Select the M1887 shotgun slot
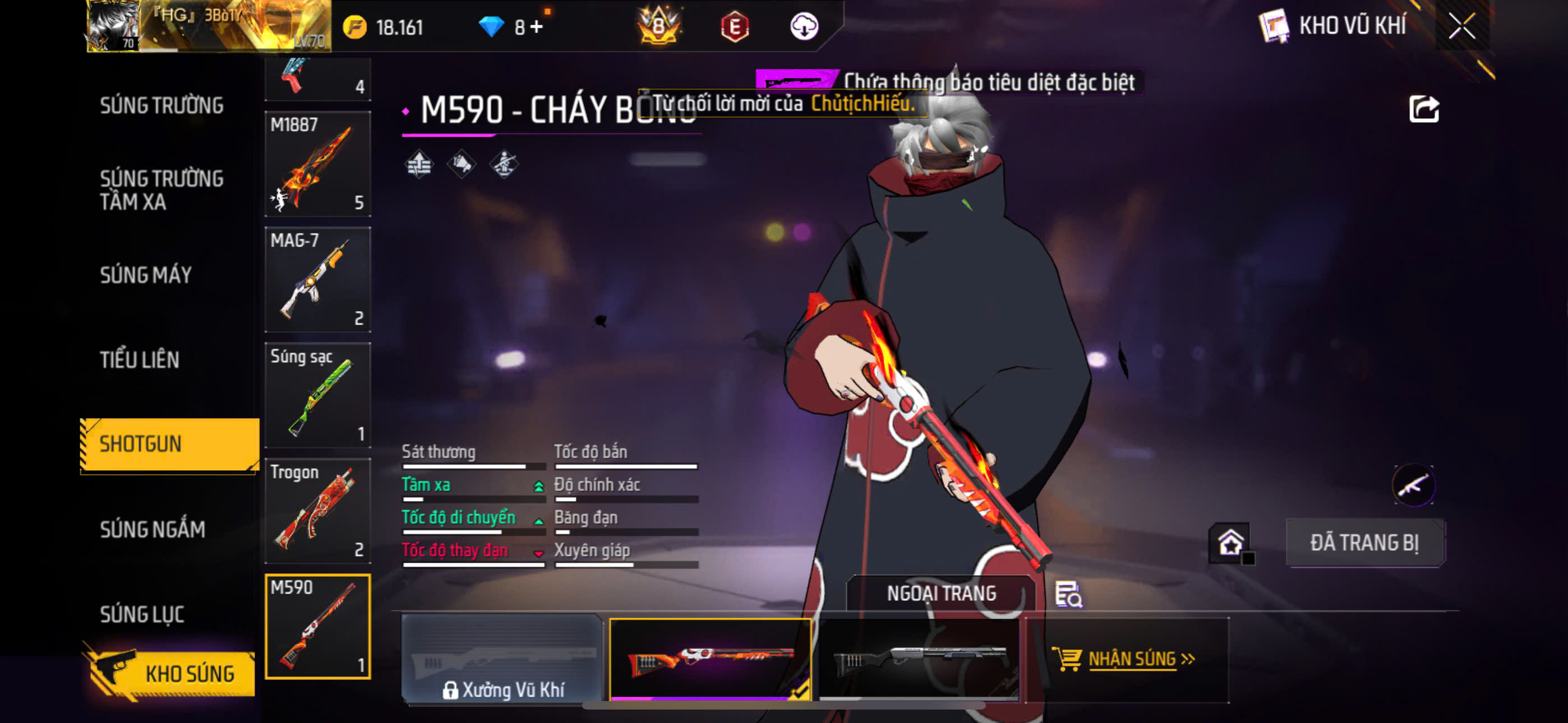1568x723 pixels. point(317,164)
